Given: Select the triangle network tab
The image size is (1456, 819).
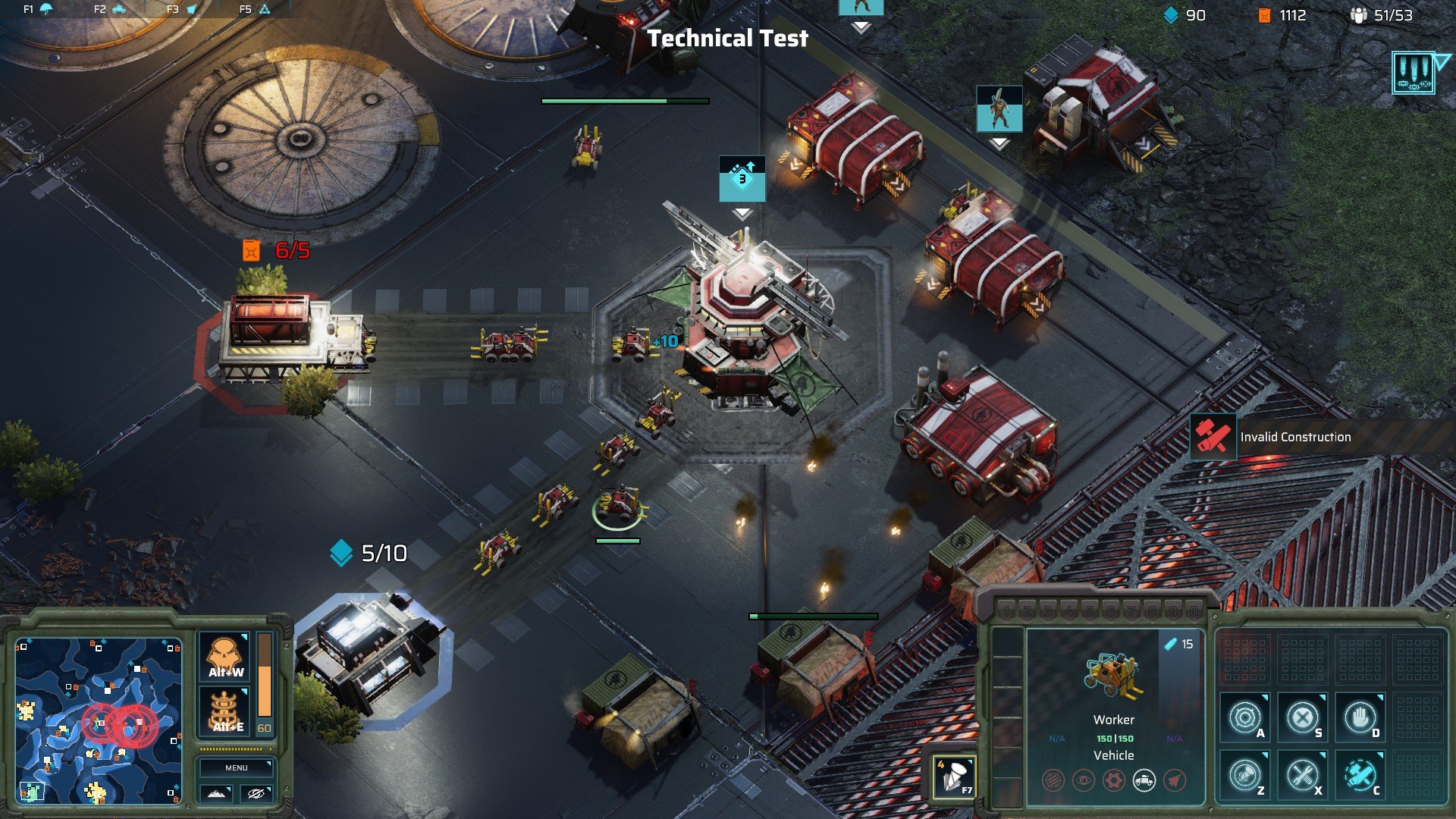Looking at the screenshot, I should pyautogui.click(x=256, y=9).
